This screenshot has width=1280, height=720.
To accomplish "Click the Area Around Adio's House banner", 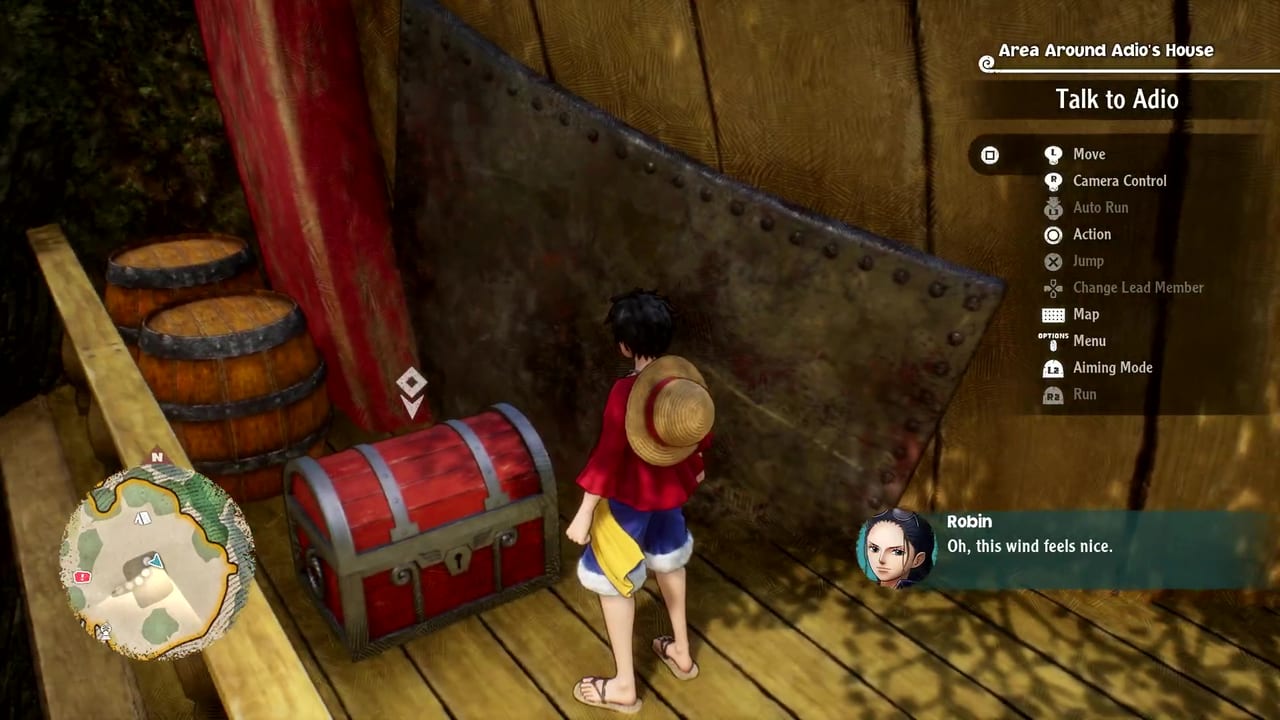I will pyautogui.click(x=1104, y=50).
